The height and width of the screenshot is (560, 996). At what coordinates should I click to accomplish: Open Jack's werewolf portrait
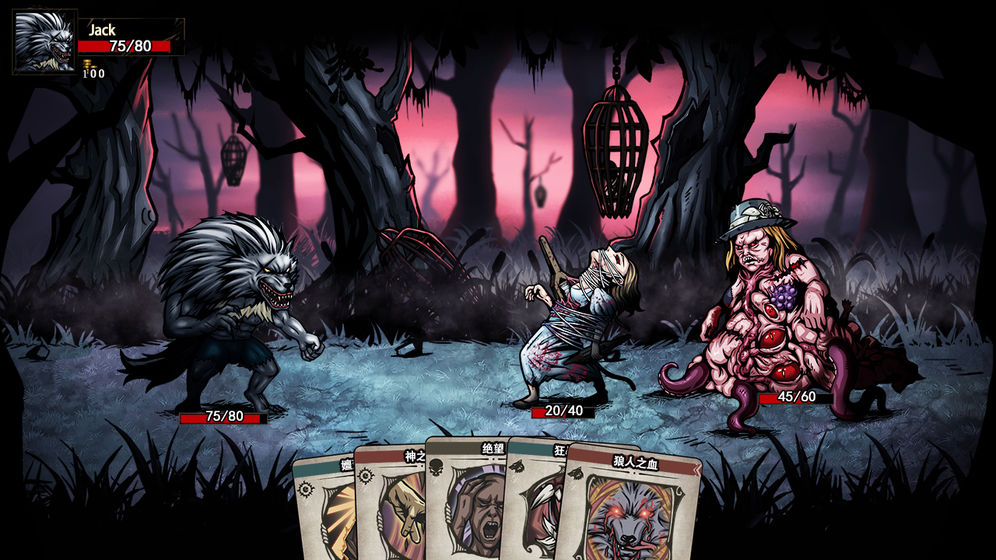tap(45, 42)
